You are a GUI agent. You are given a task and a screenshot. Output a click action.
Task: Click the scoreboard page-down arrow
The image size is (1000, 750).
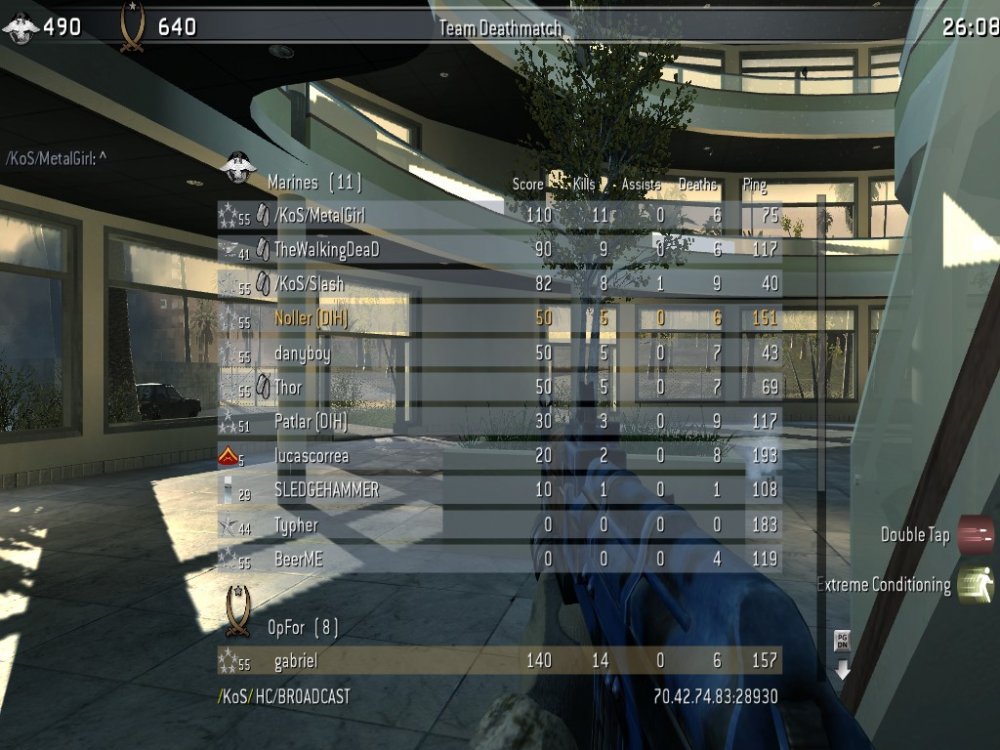click(842, 657)
